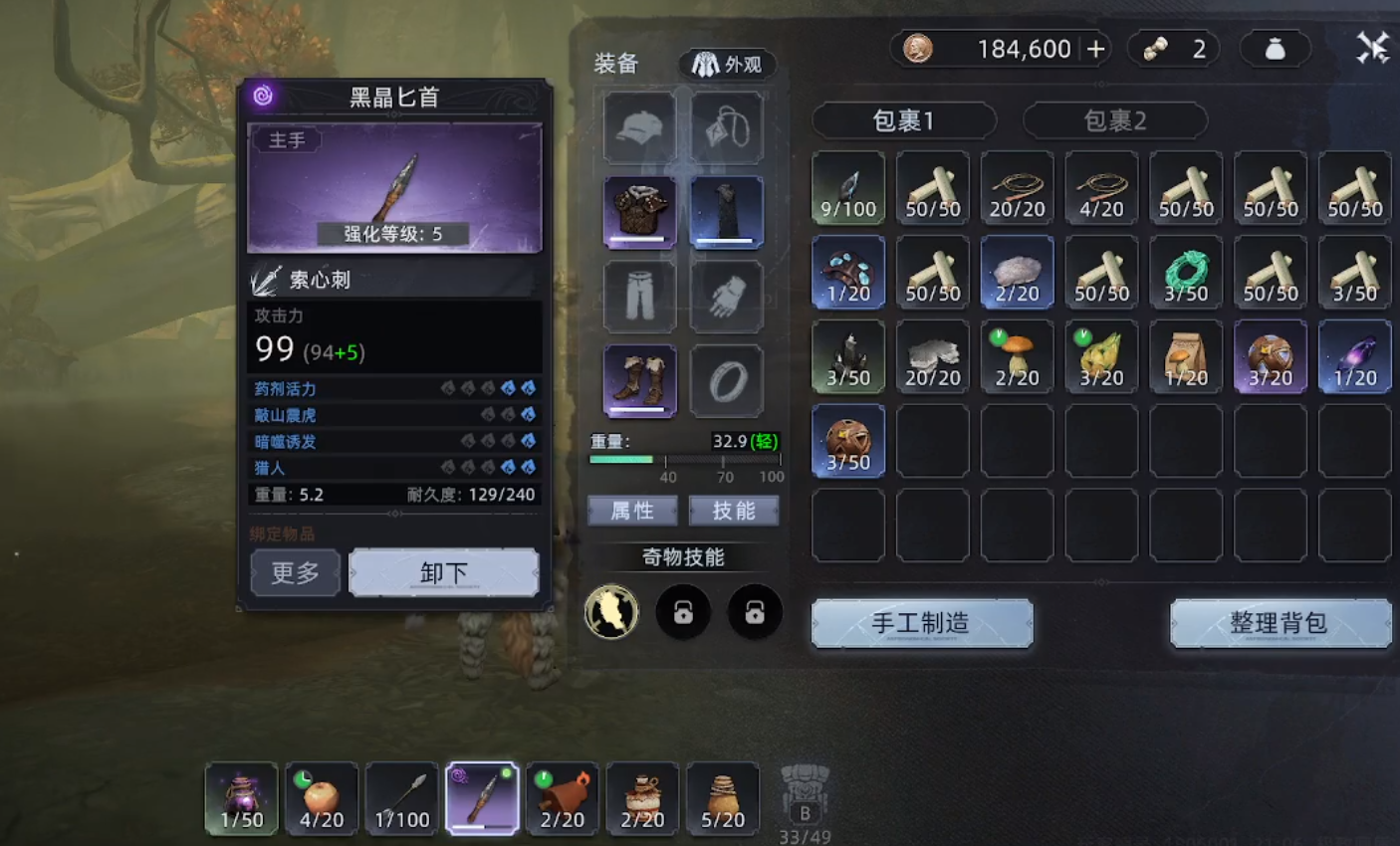Image resolution: width=1400 pixels, height=846 pixels.
Task: Switch to the 包裹2 bag tab
Action: coord(1114,121)
